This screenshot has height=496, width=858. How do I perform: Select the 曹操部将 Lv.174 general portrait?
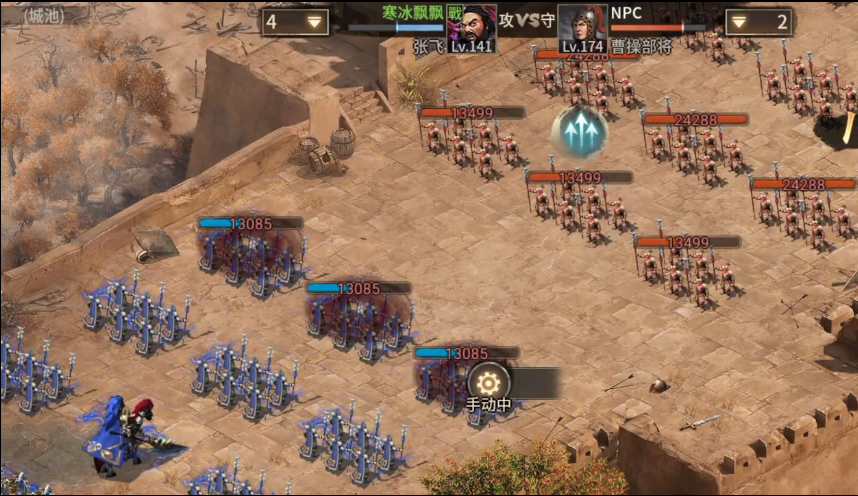point(583,27)
